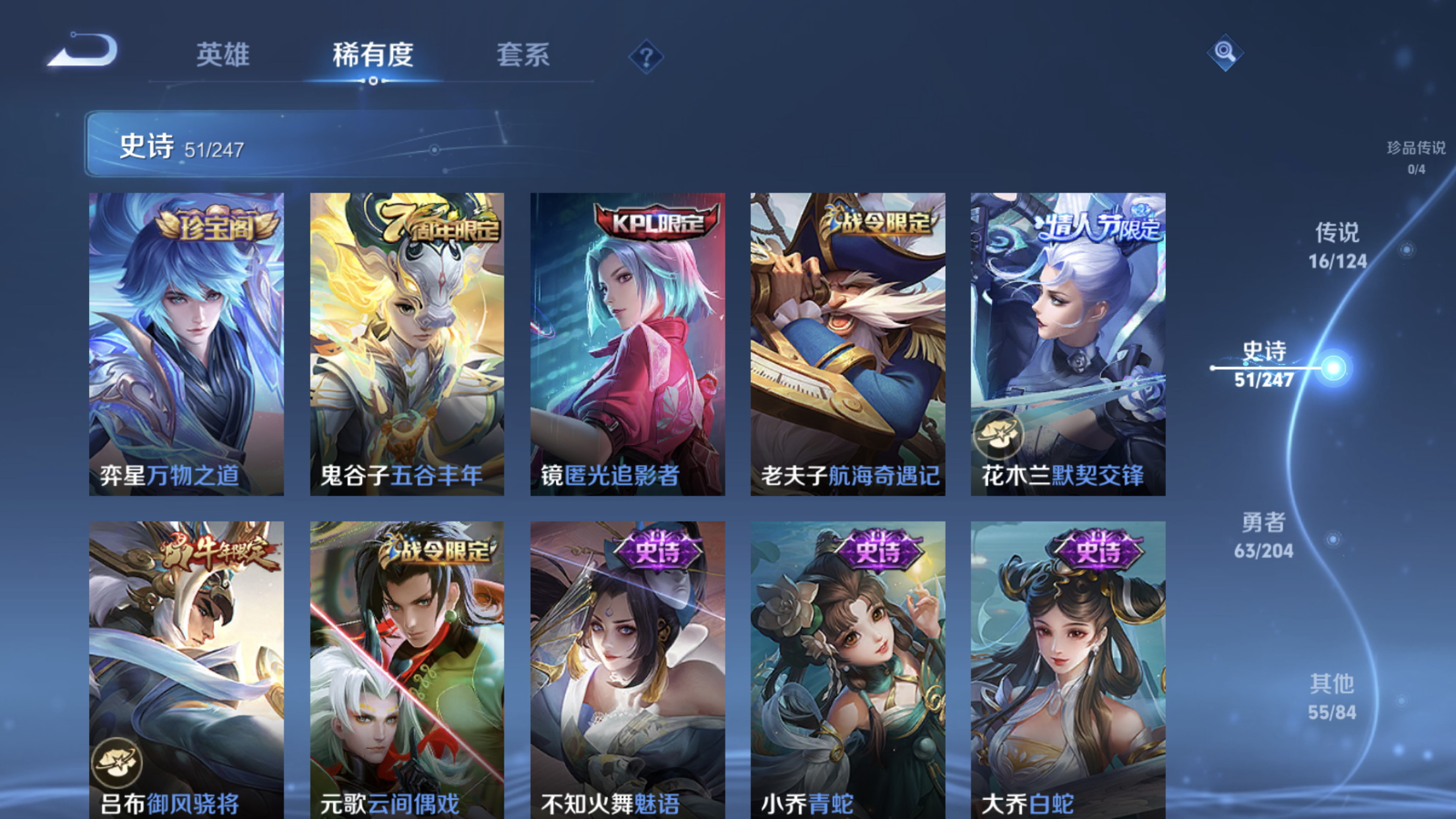Jump to the 传说 rarity section
Viewport: 1456px width, 819px height.
coord(1337,246)
